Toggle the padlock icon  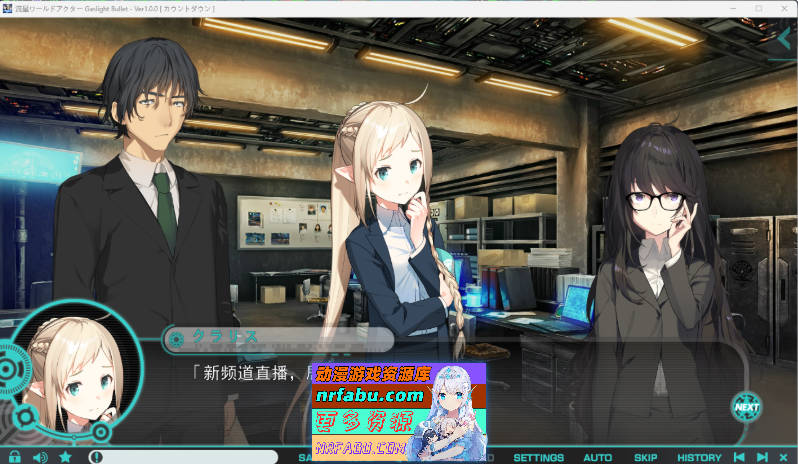pos(15,457)
